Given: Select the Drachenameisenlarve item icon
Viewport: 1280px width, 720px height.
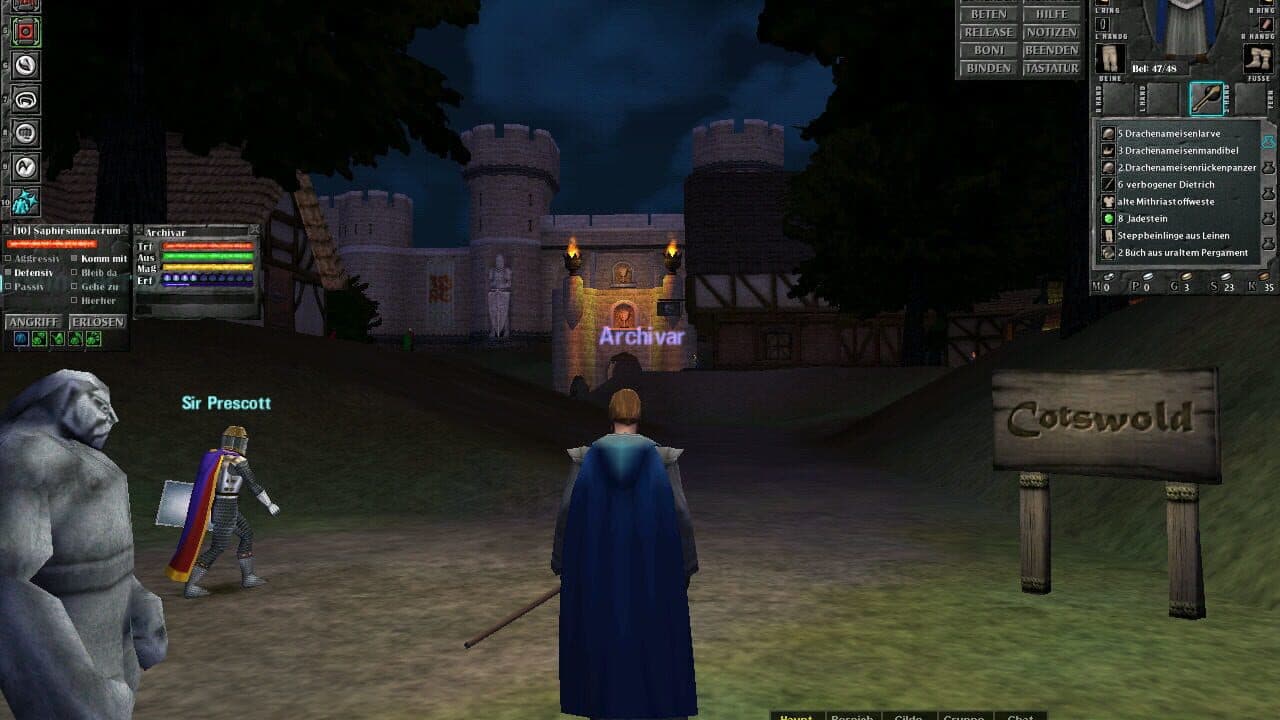Looking at the screenshot, I should (1108, 134).
